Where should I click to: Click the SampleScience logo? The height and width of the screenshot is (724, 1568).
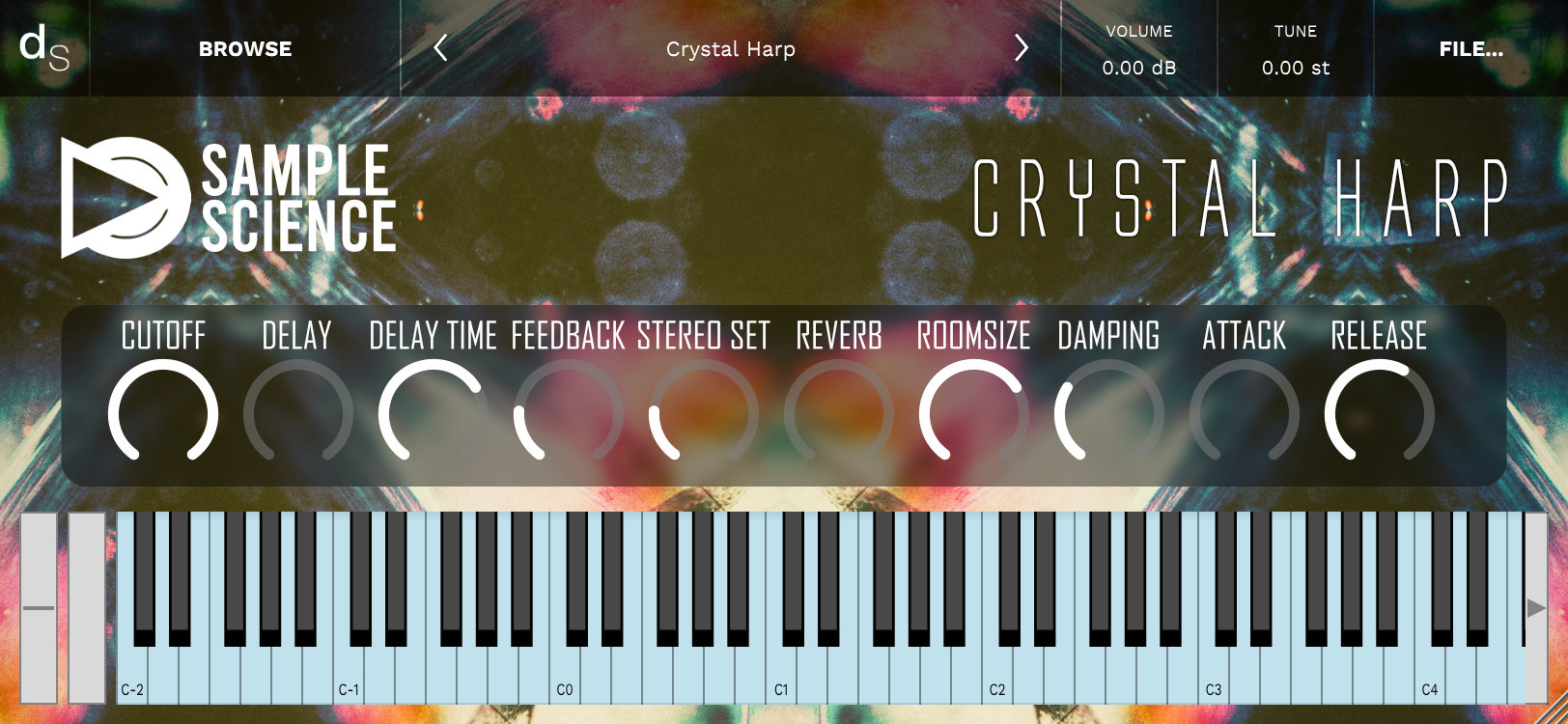[227, 198]
